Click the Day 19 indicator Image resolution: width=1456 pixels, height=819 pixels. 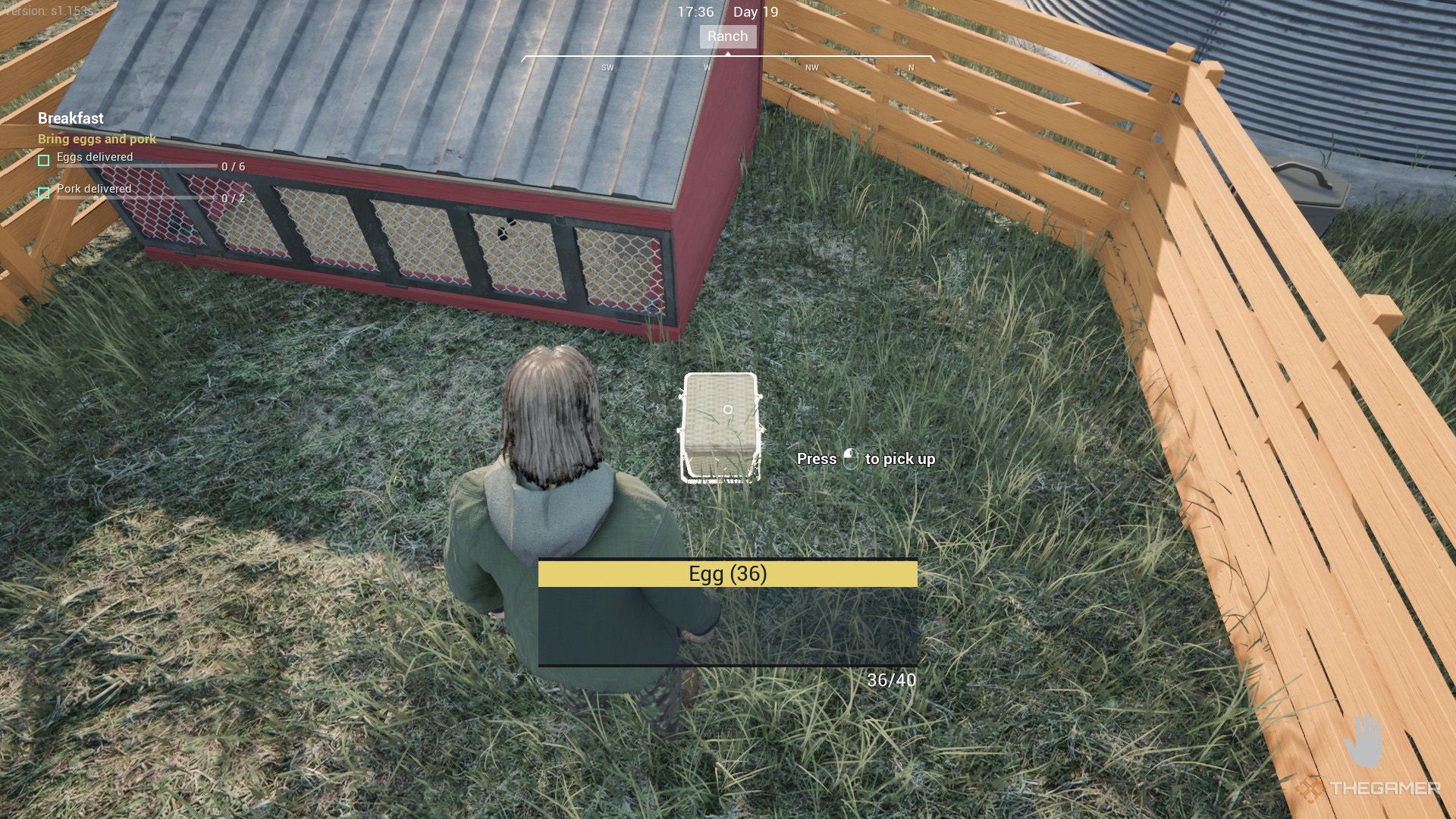coord(755,12)
